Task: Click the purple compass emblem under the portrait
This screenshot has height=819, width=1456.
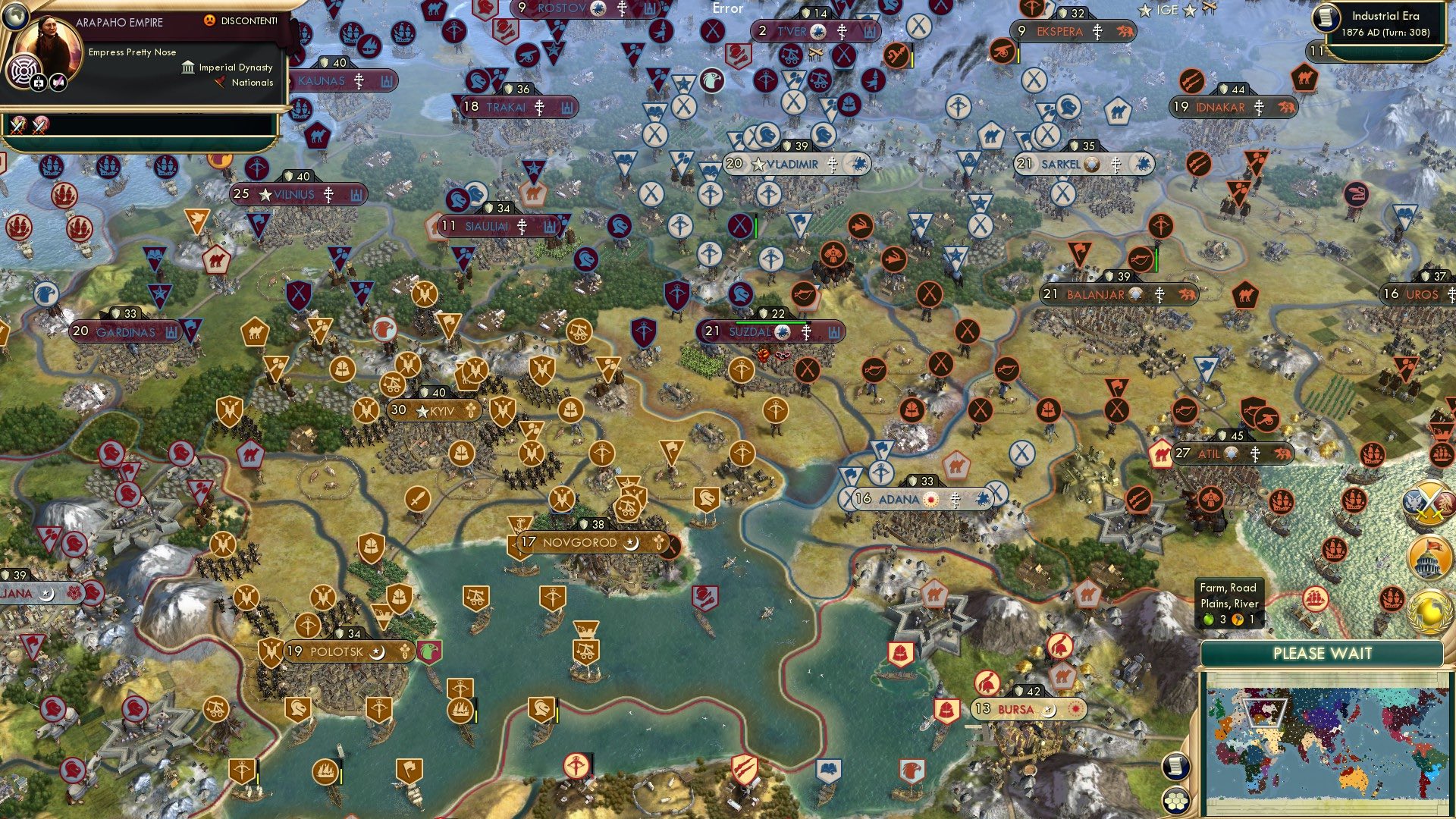Action: point(24,71)
